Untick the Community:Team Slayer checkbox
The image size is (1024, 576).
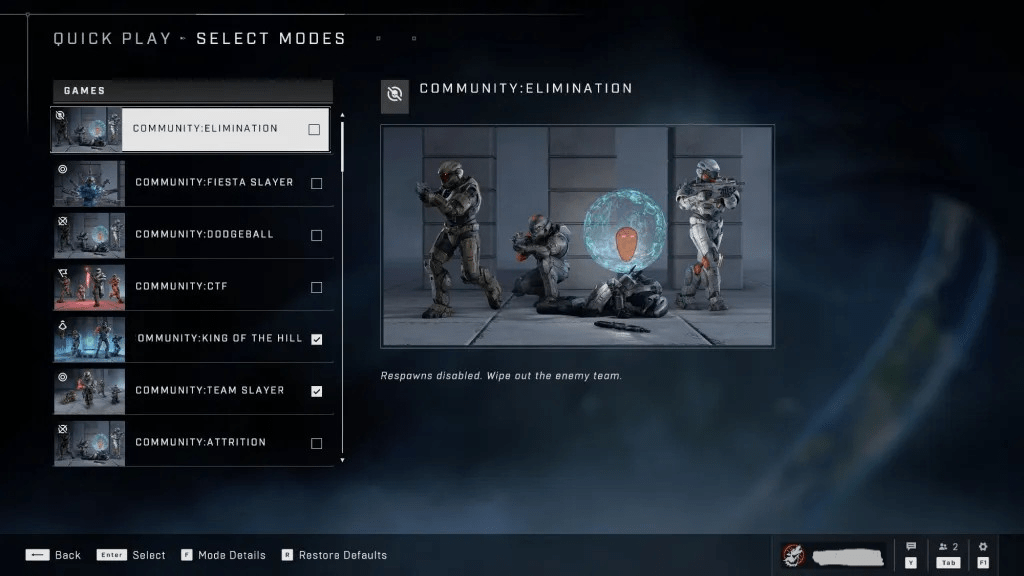click(x=317, y=391)
